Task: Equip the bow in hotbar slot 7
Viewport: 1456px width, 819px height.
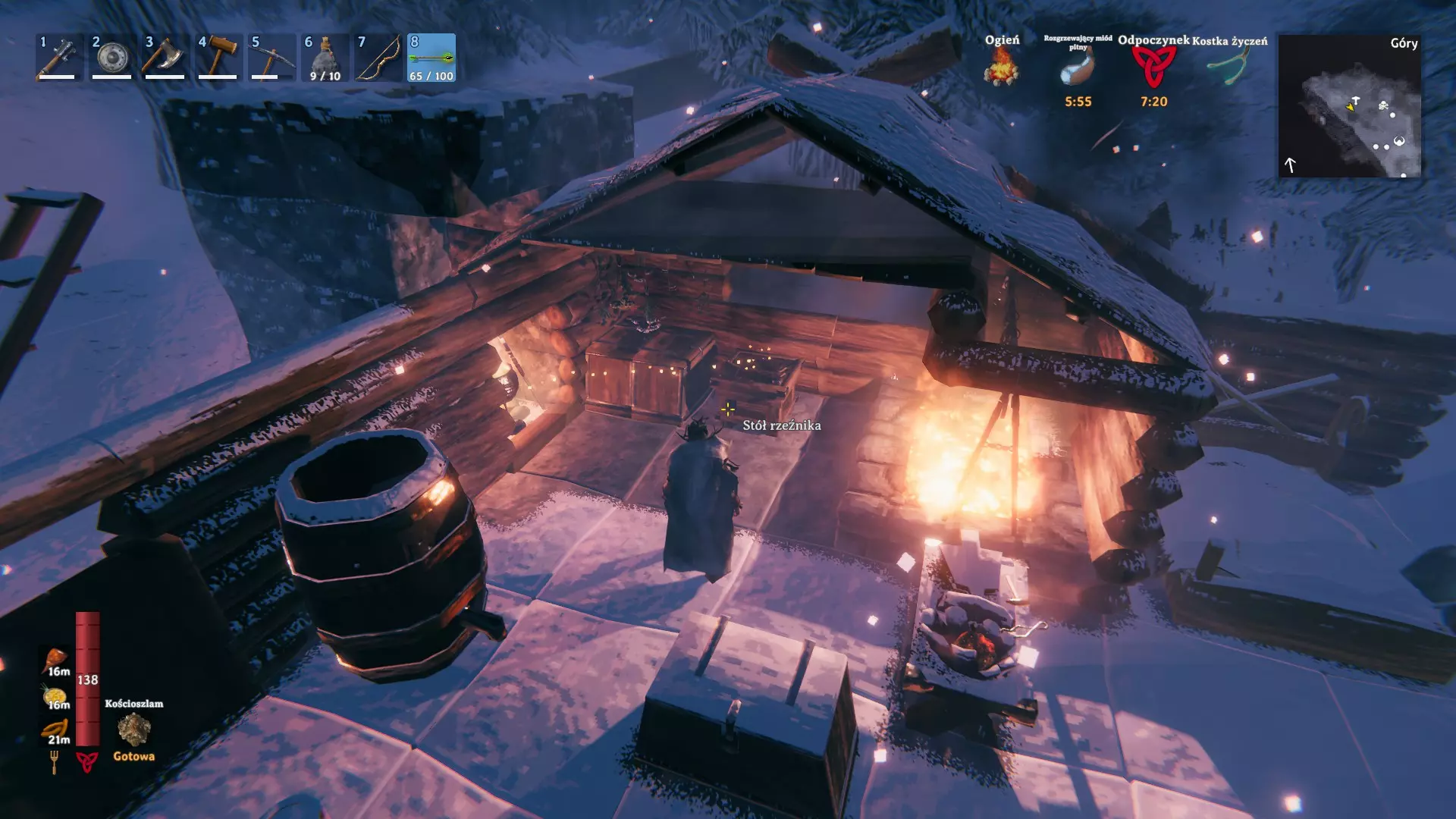Action: coord(378,57)
